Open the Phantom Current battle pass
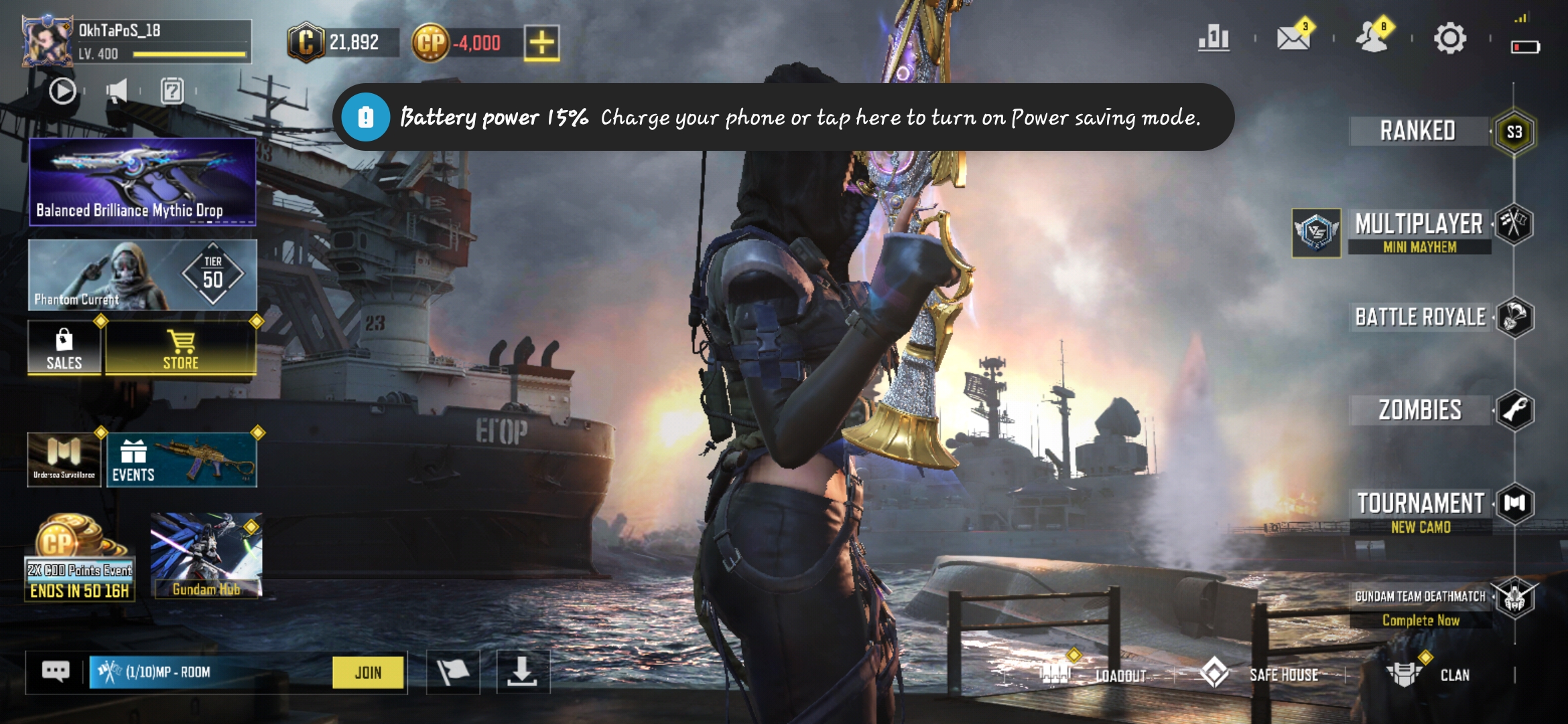The image size is (1568, 724). coord(142,276)
